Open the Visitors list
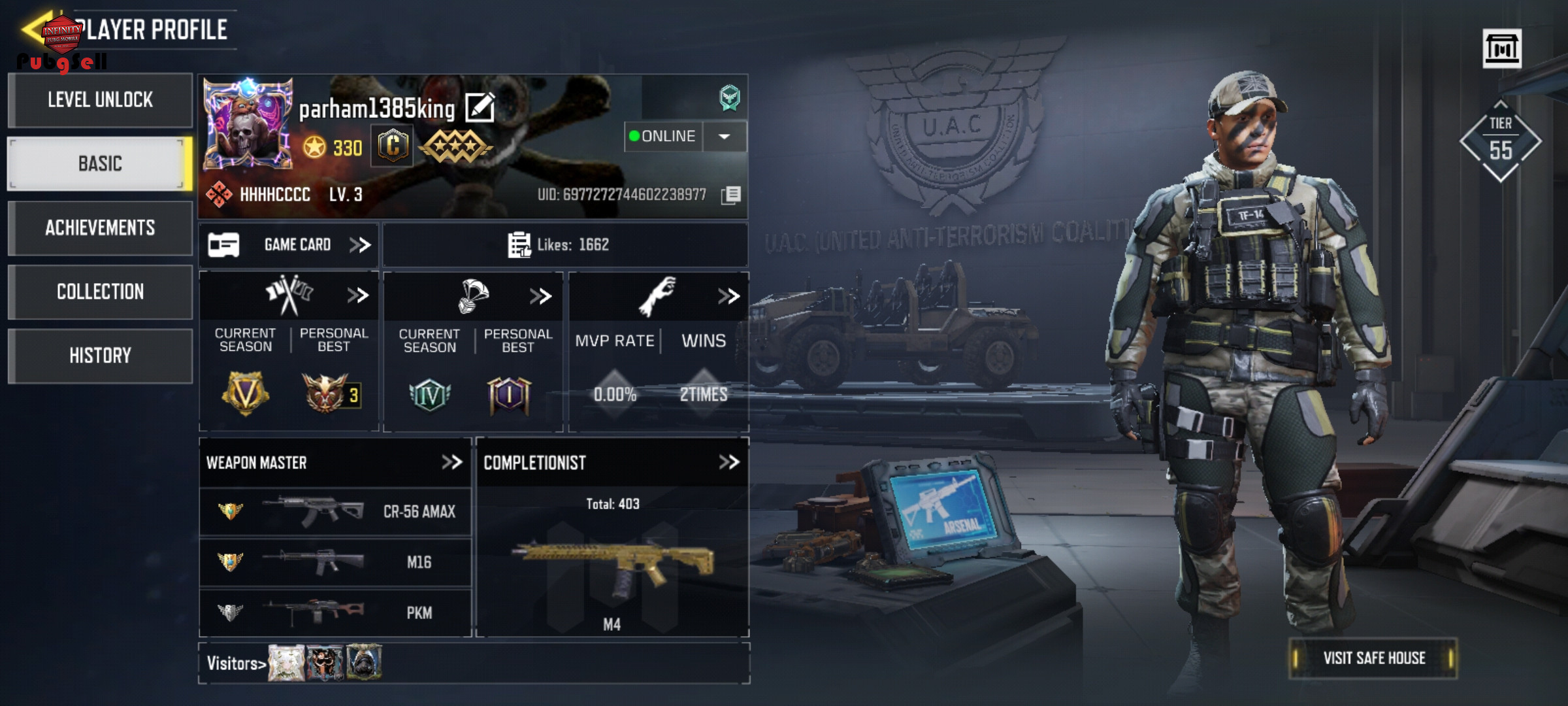1568x706 pixels. click(x=236, y=664)
